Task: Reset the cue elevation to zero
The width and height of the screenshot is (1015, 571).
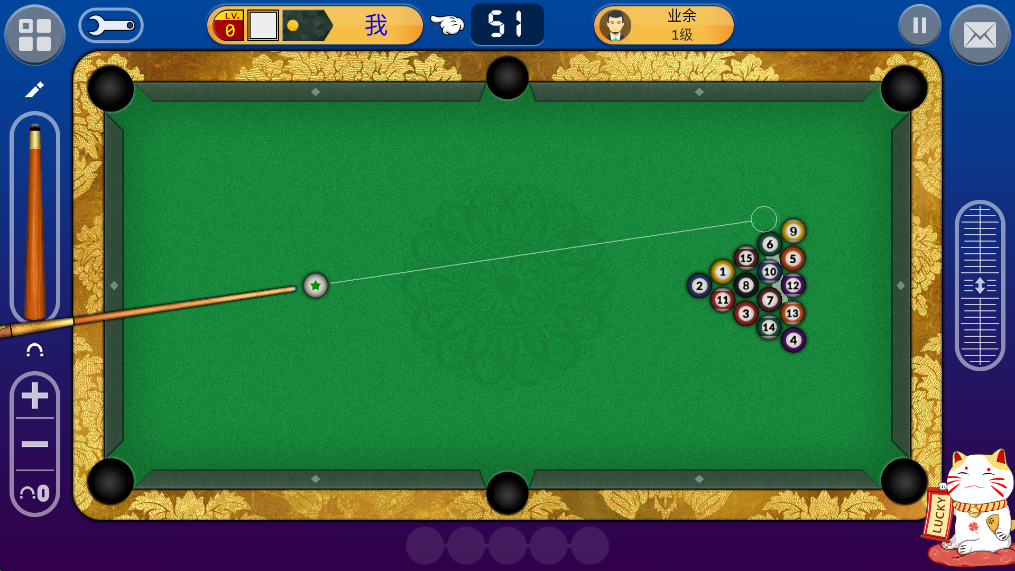Action: click(35, 492)
